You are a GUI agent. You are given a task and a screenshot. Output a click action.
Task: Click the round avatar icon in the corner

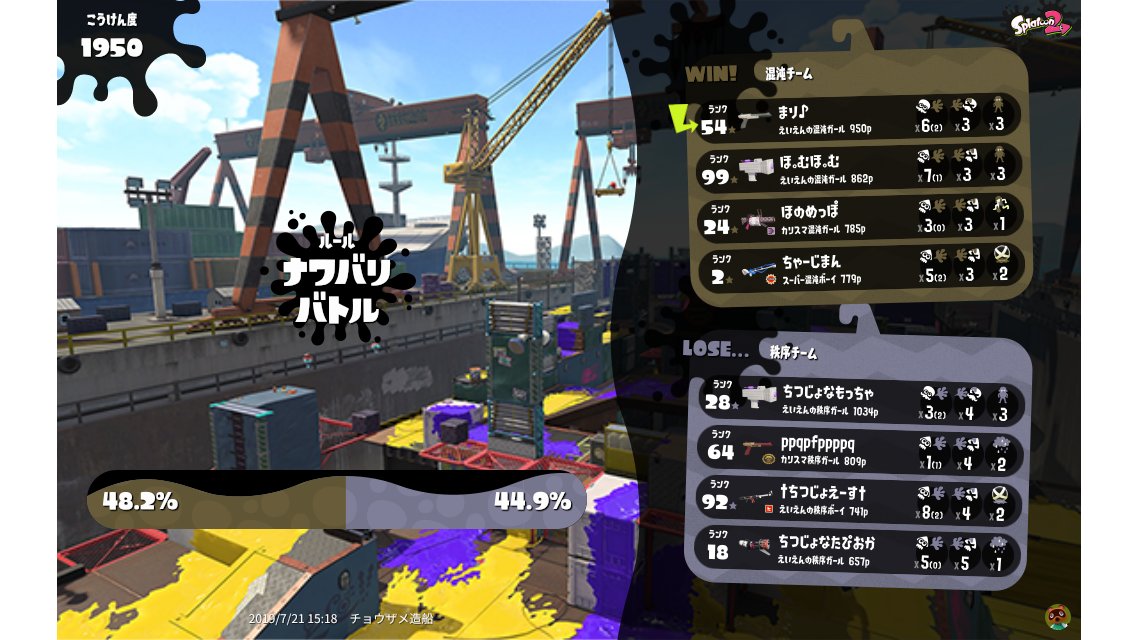click(1058, 616)
